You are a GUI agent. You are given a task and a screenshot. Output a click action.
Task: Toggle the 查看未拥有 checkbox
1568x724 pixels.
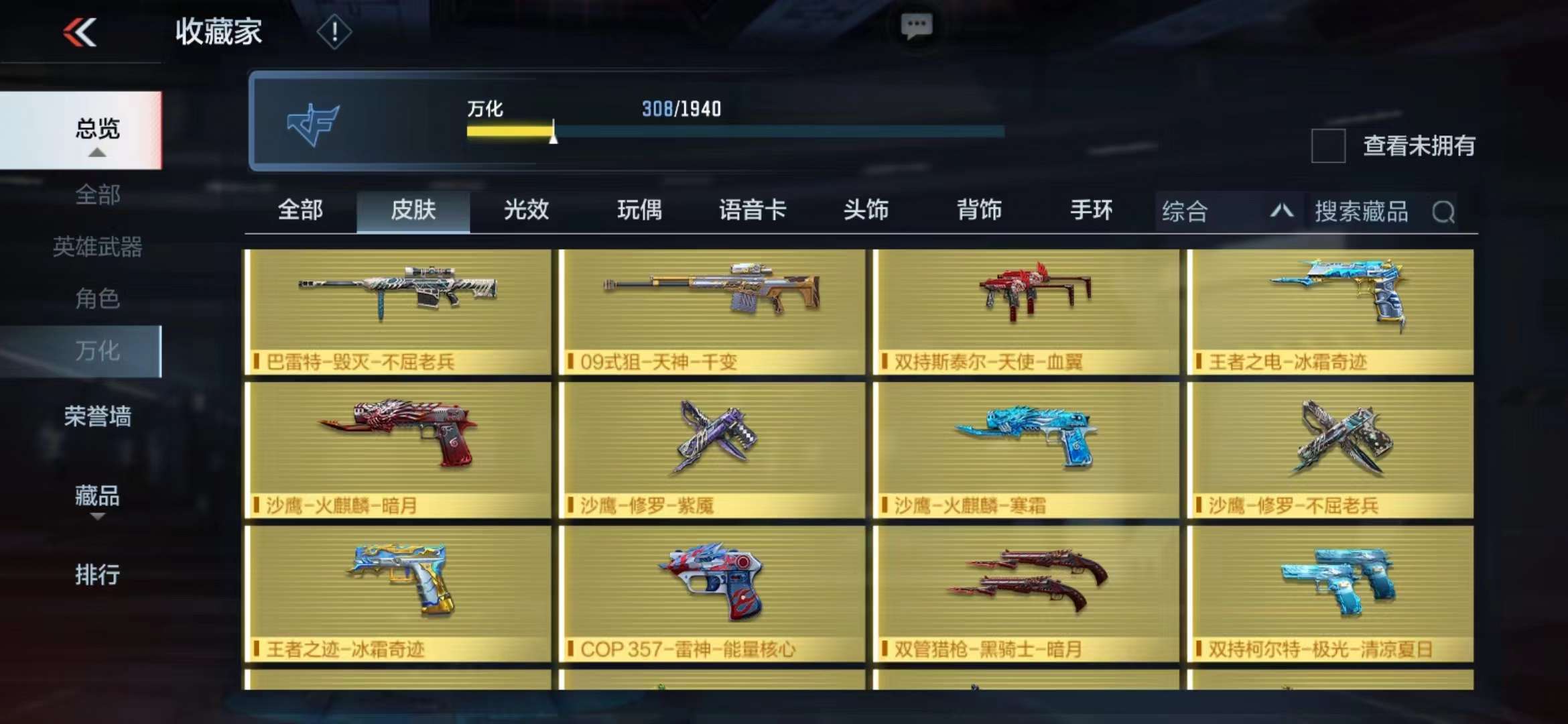pyautogui.click(x=1328, y=145)
